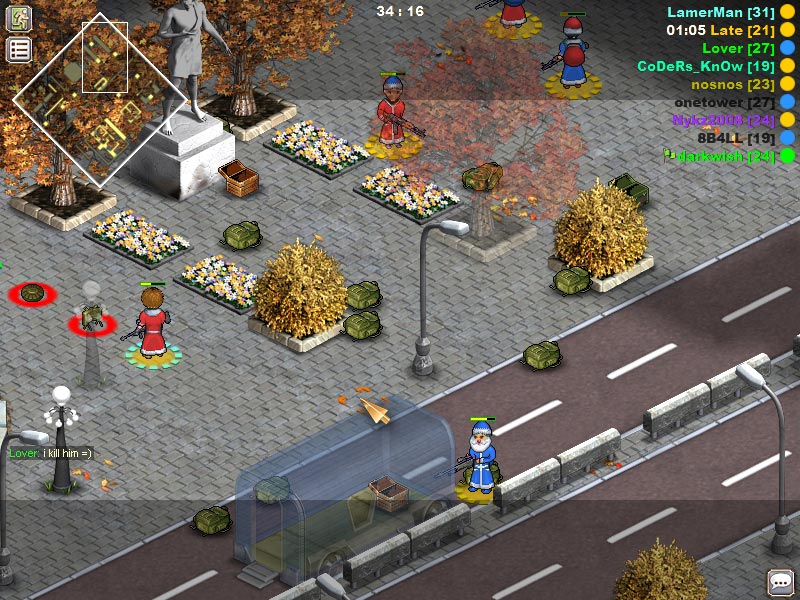Click the exit game running-man icon

(x=19, y=19)
